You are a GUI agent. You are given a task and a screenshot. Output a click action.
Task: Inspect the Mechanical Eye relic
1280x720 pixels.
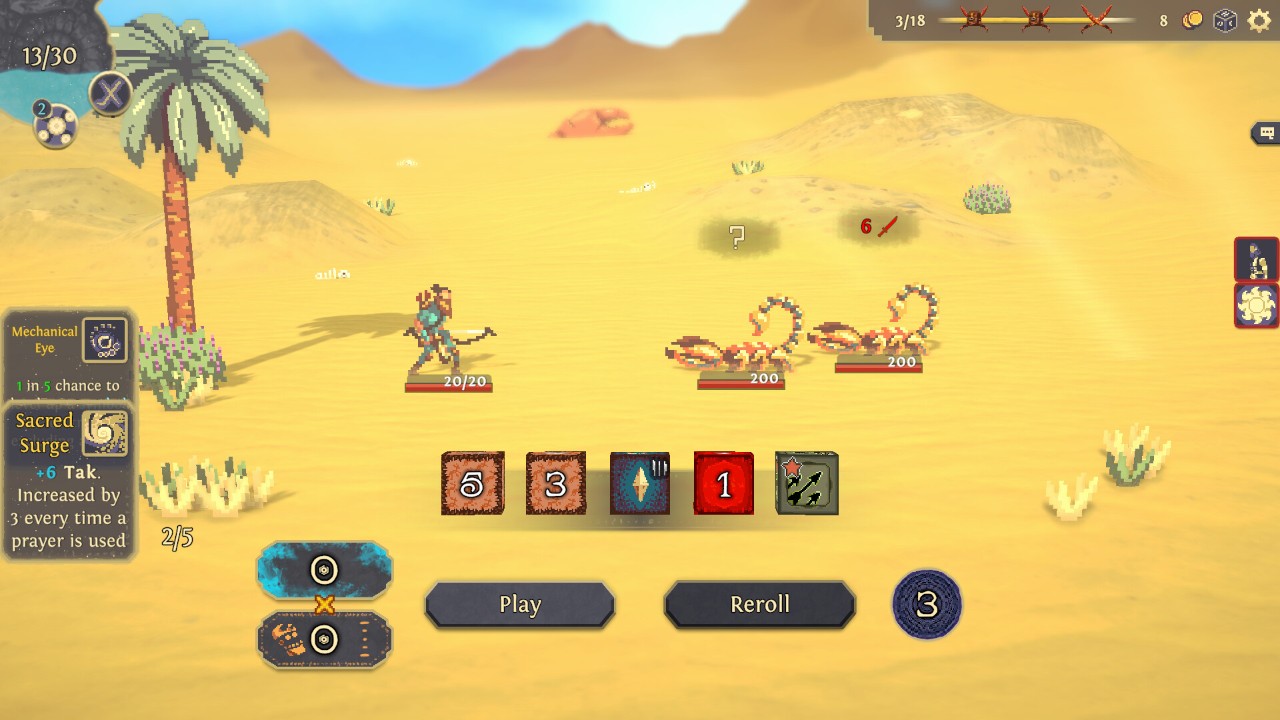pyautogui.click(x=104, y=340)
